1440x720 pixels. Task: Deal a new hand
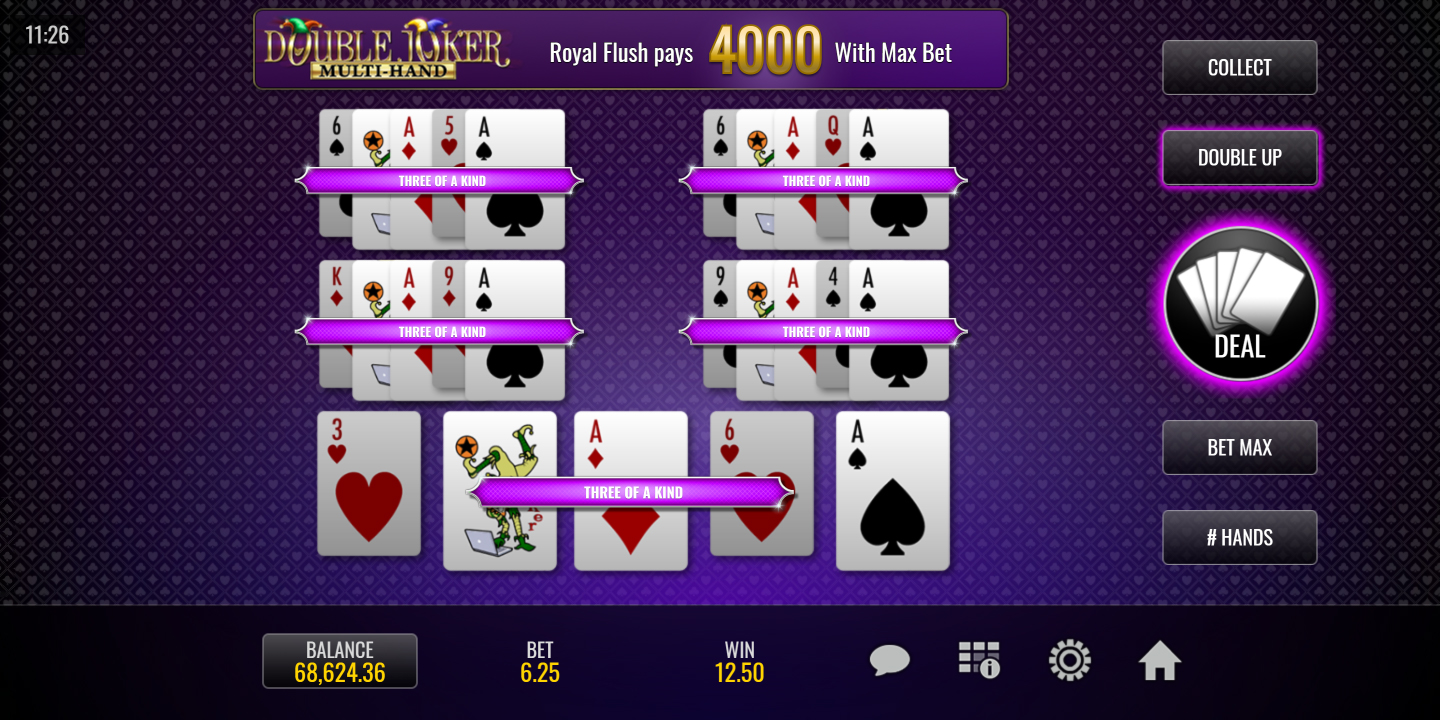1240,305
